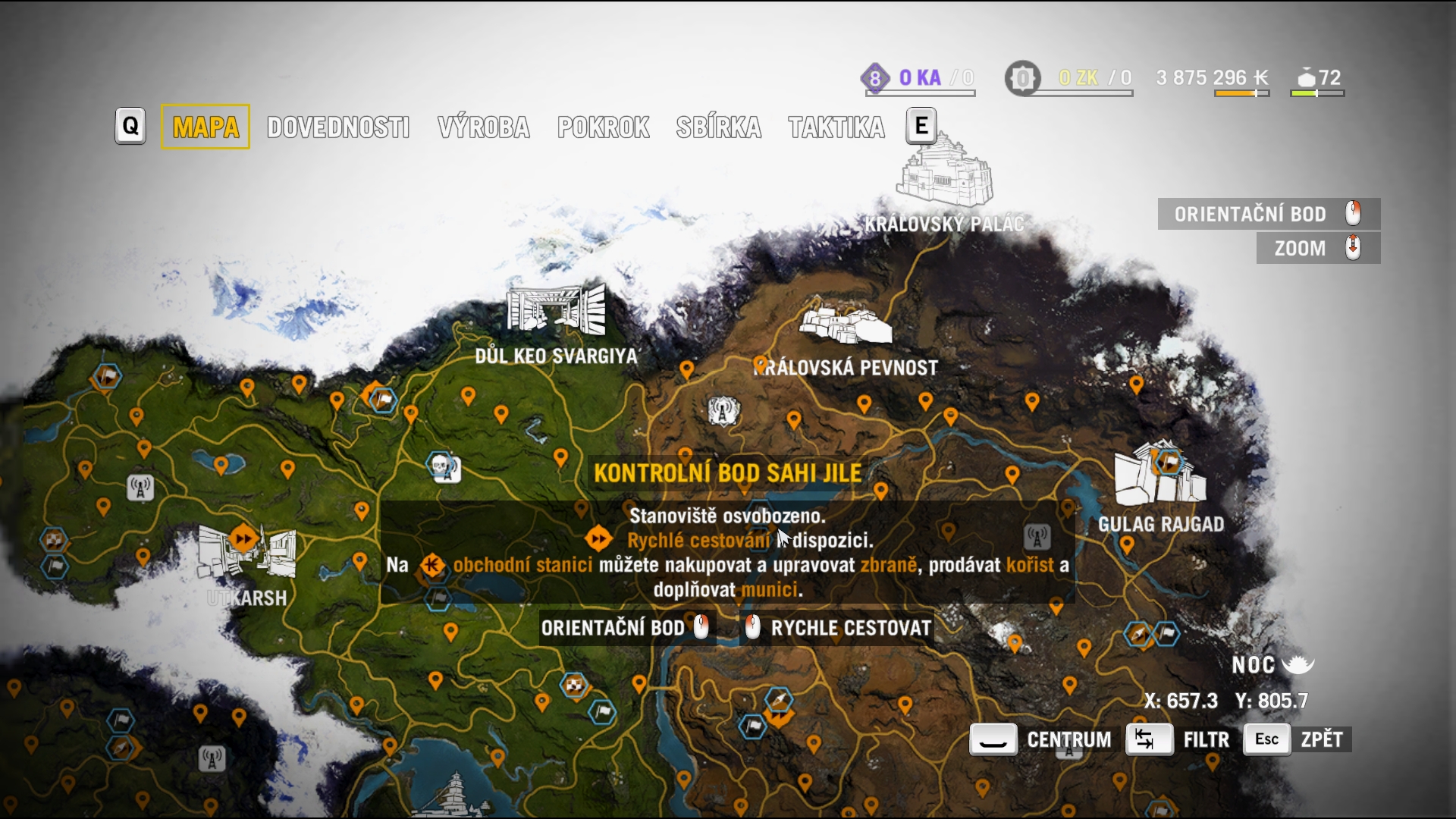The image size is (1456, 819).
Task: Open the map Filtr option
Action: [1178, 739]
